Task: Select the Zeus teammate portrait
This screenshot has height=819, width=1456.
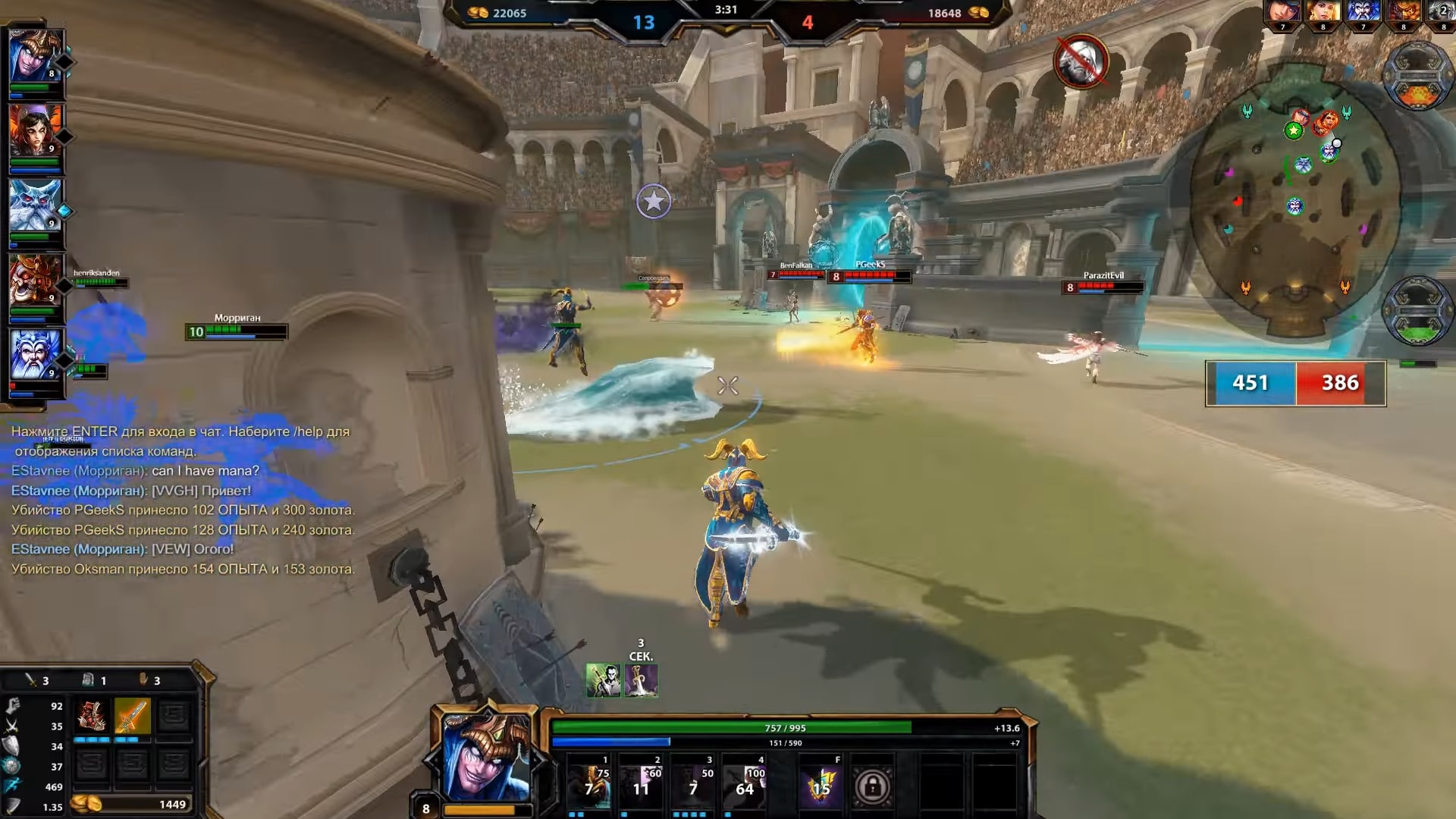Action: [x=35, y=355]
